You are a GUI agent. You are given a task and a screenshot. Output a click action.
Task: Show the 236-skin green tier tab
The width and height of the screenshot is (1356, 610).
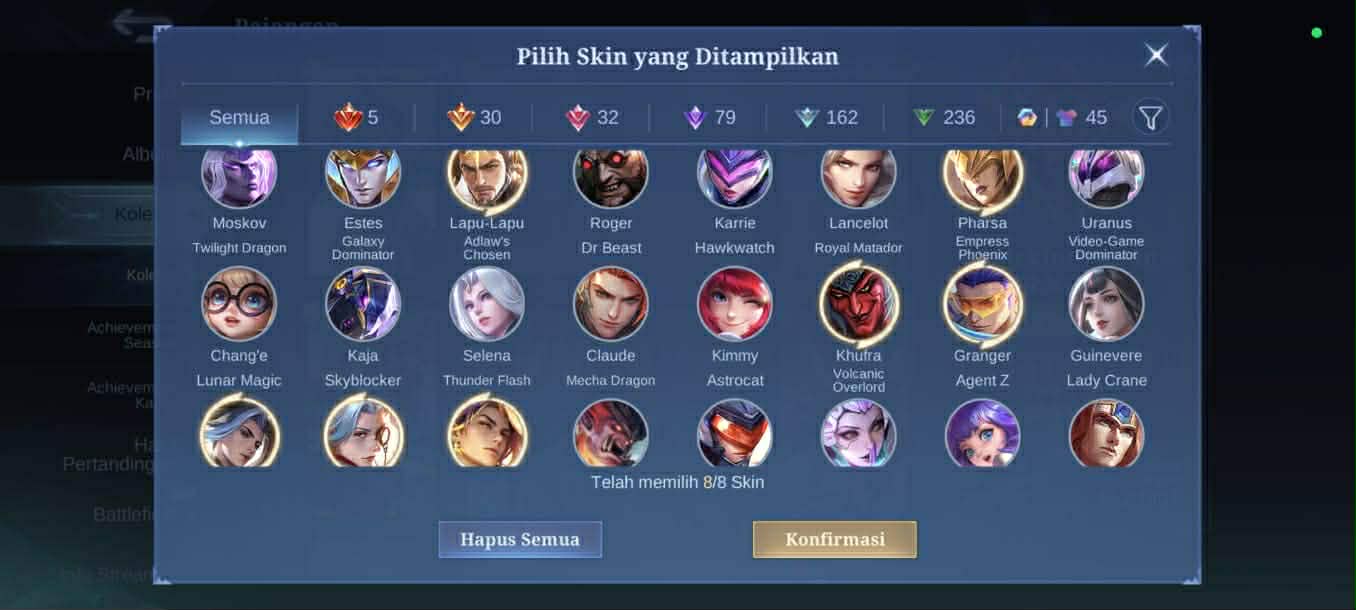pyautogui.click(x=943, y=118)
